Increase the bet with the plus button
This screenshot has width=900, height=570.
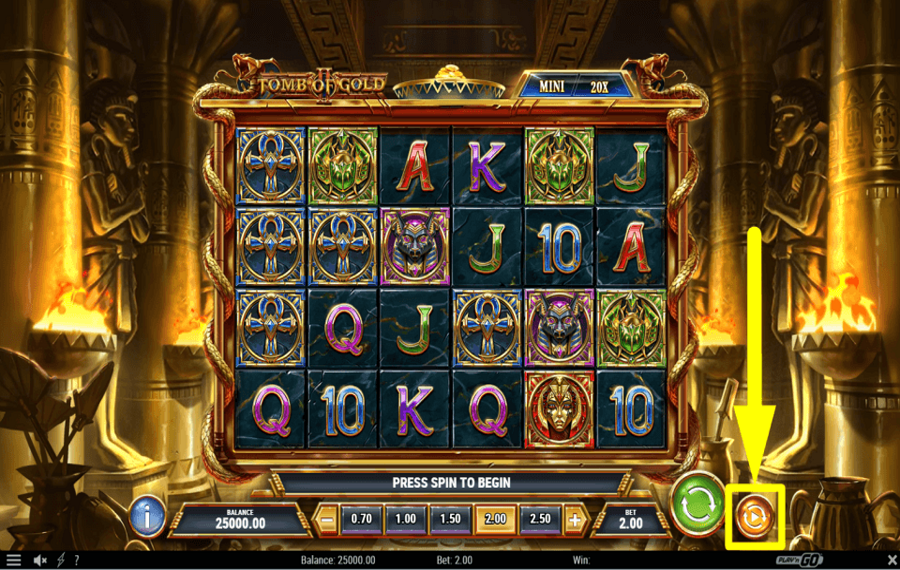click(575, 520)
